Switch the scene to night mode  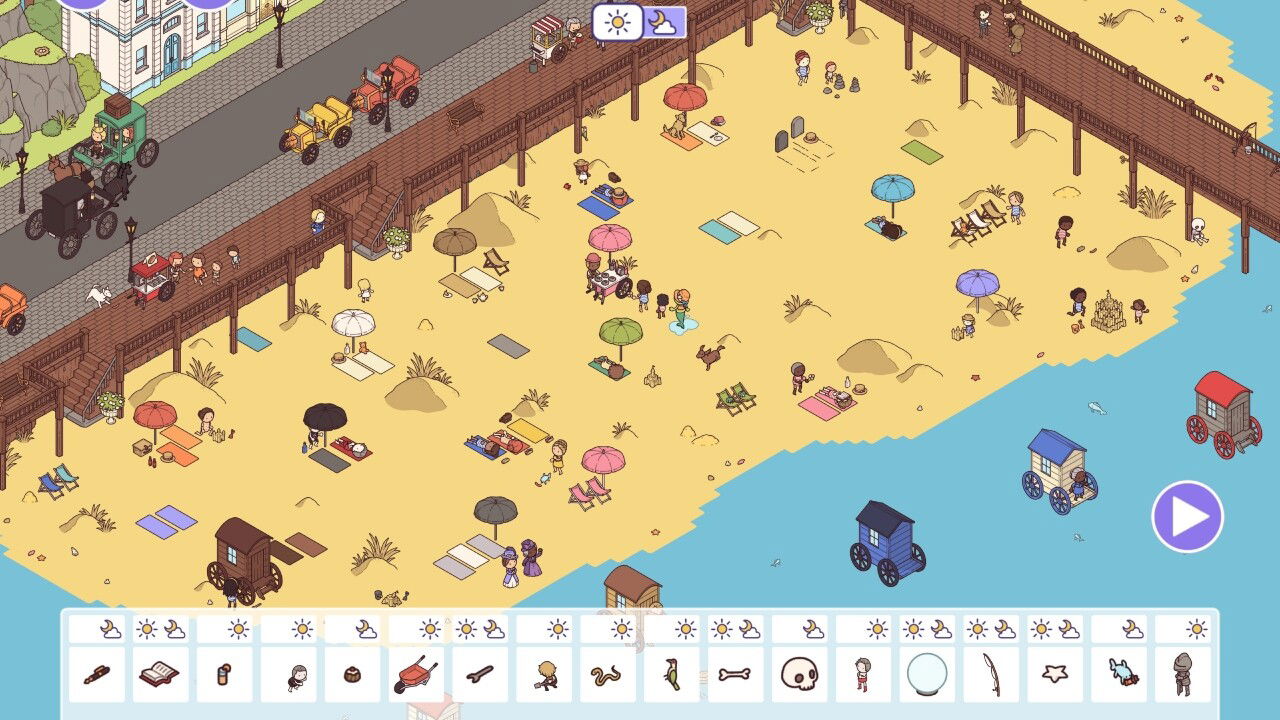[x=664, y=22]
